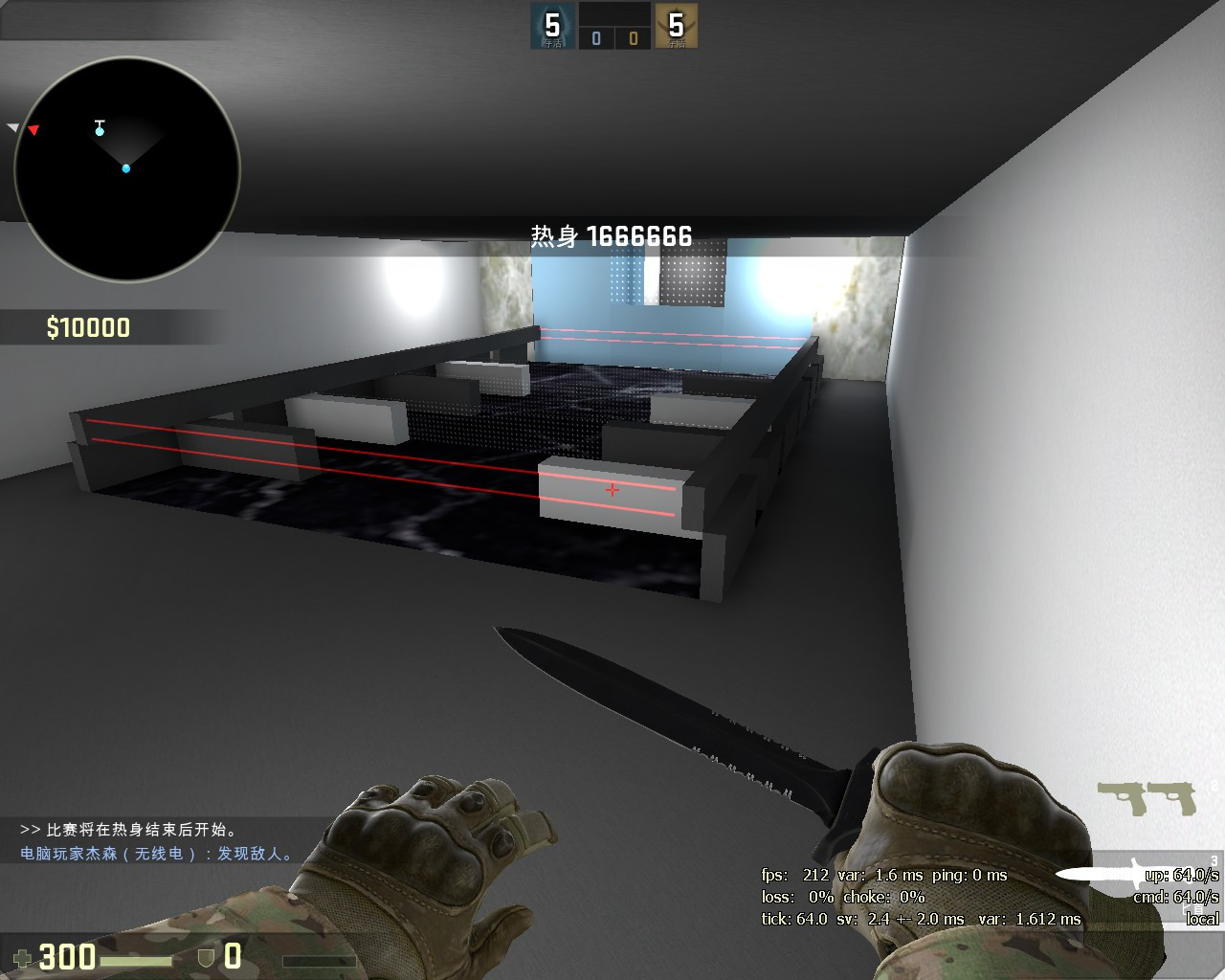
Task: Click the cyan teammate marker on the radar
Action: 100,131
